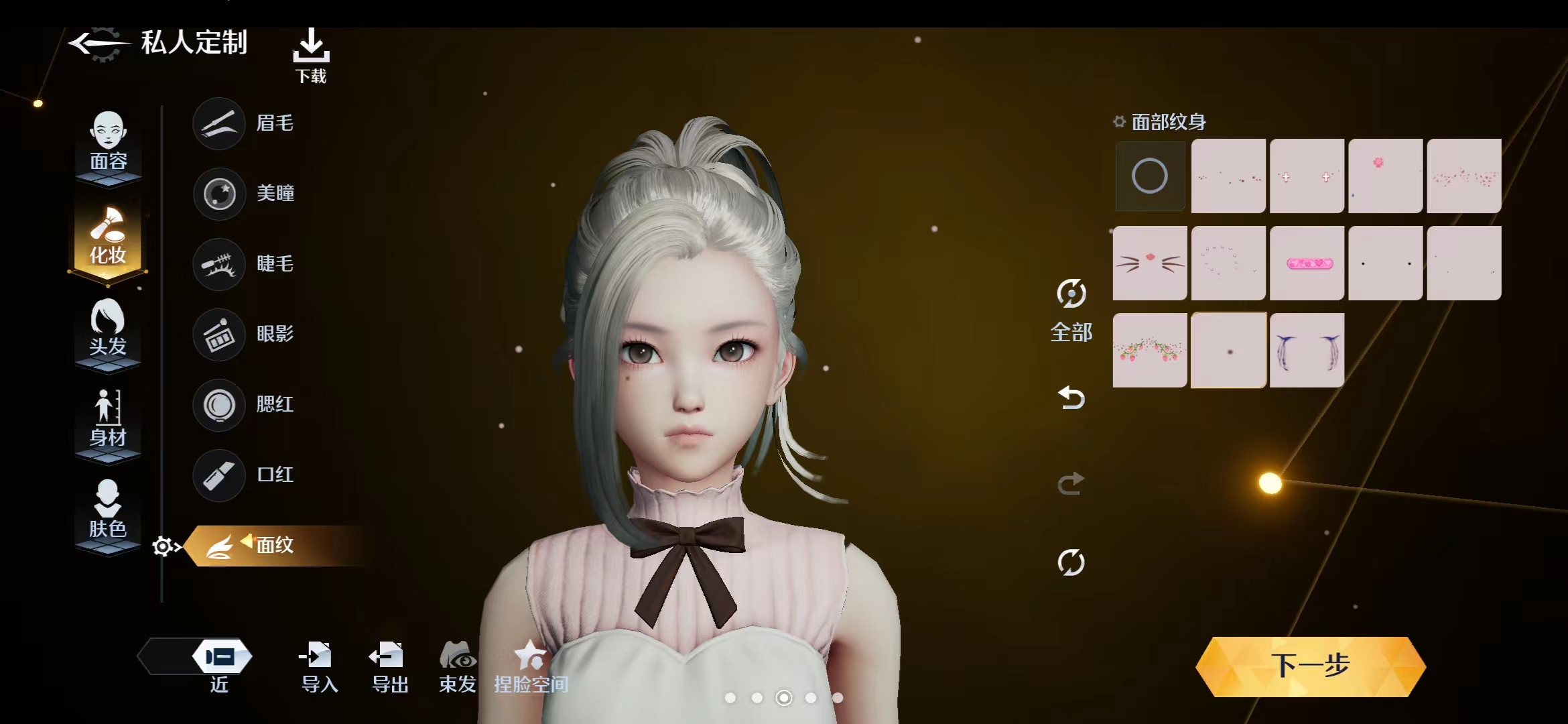The height and width of the screenshot is (724, 1568).
Task: Select the empty circle no-tattoo option
Action: (1149, 176)
